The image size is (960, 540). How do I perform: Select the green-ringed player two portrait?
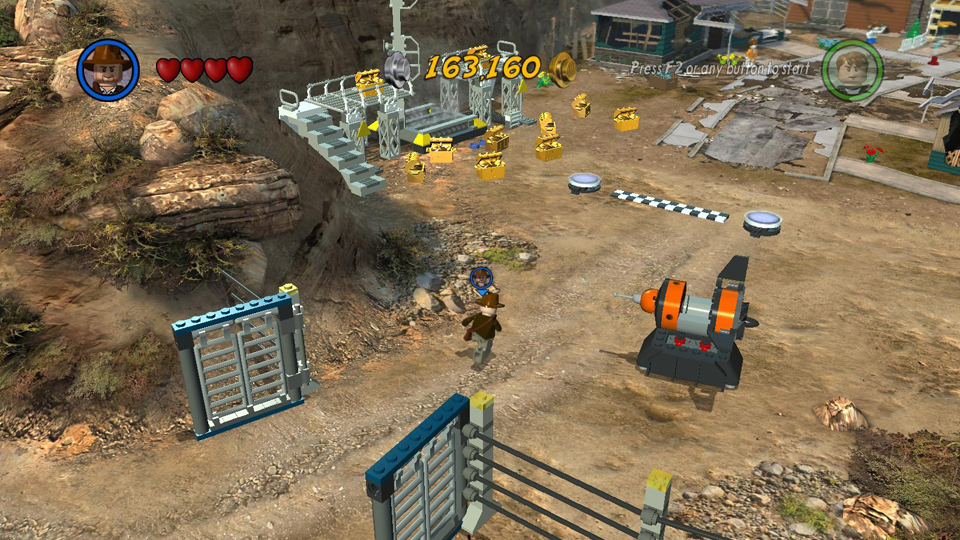852,69
